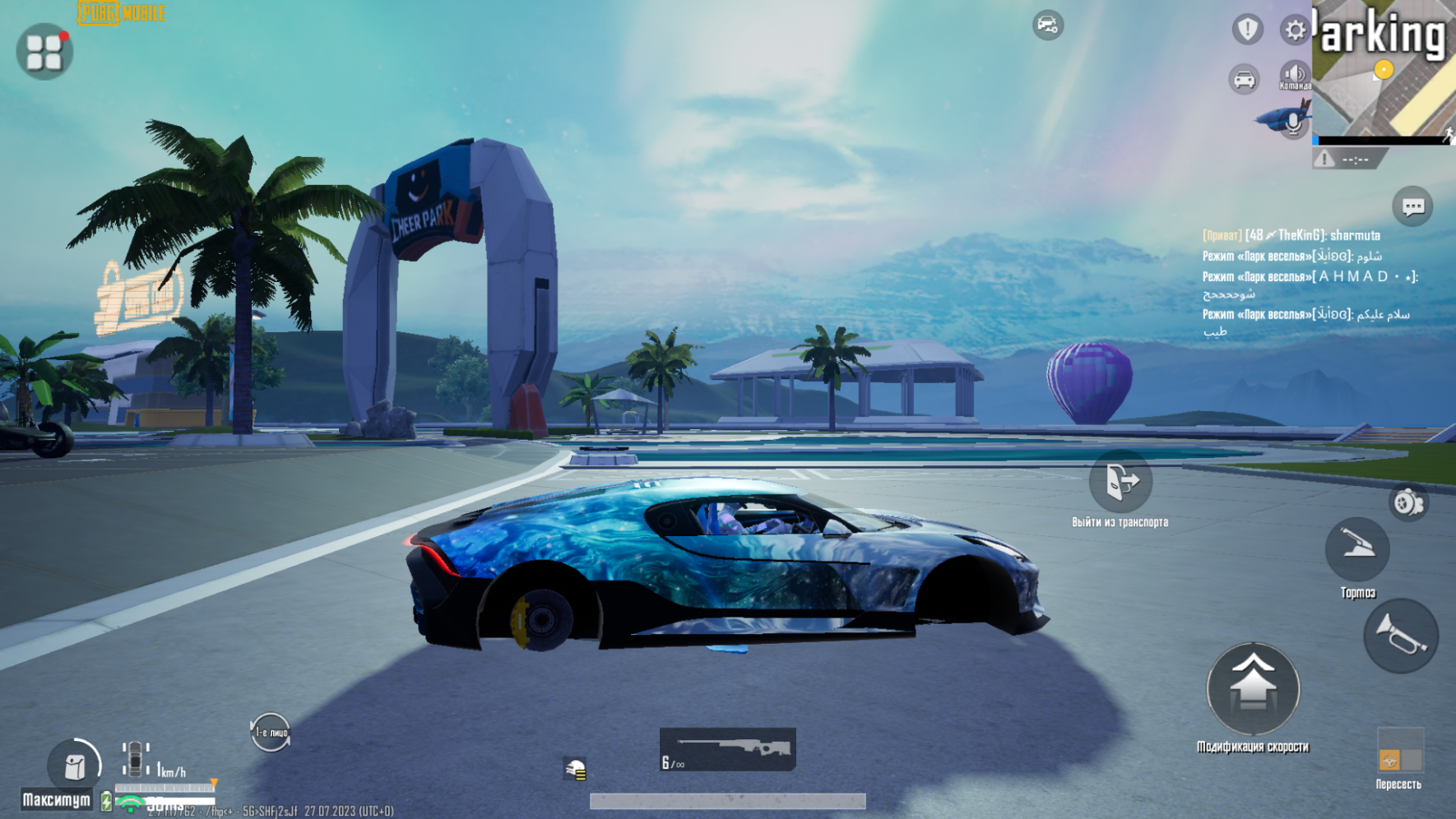
Task: Select the AWM weapon slot
Action: coord(727,748)
